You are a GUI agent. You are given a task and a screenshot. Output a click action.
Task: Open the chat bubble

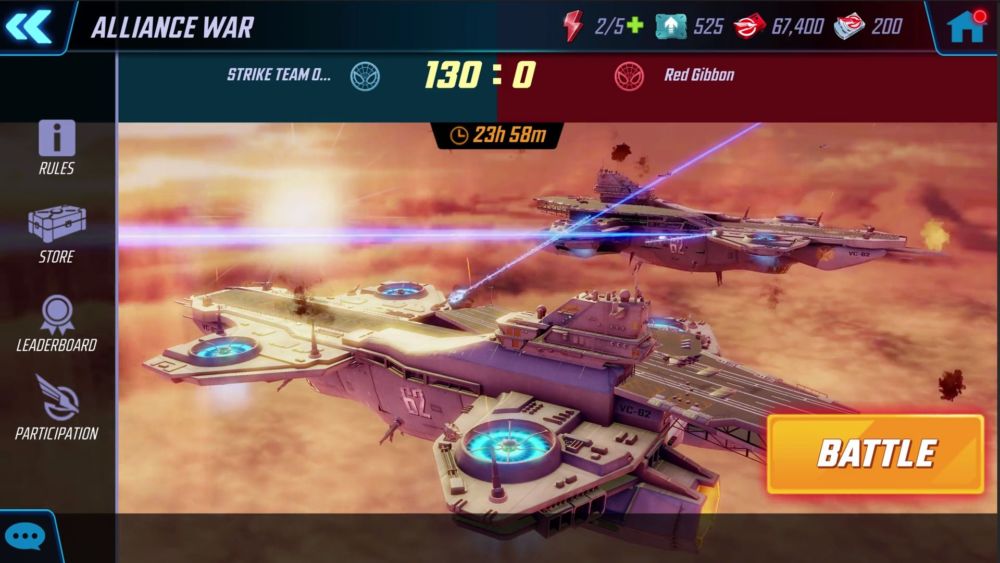click(x=24, y=537)
